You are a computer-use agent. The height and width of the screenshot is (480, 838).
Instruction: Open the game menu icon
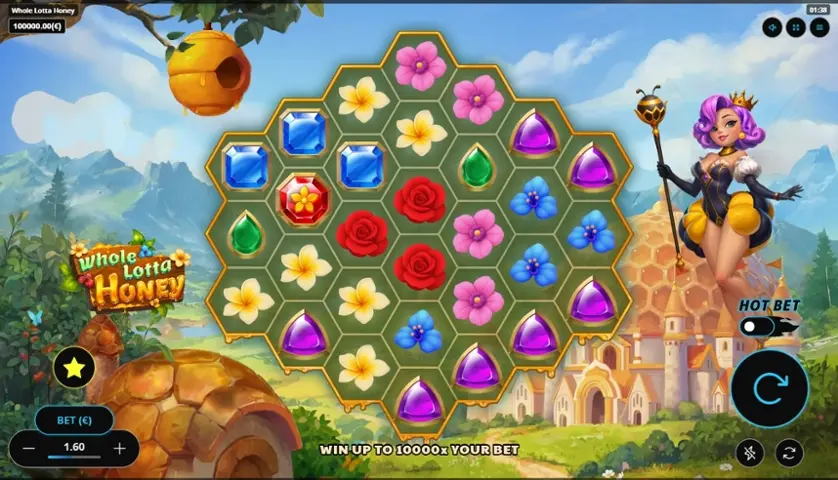coord(820,28)
